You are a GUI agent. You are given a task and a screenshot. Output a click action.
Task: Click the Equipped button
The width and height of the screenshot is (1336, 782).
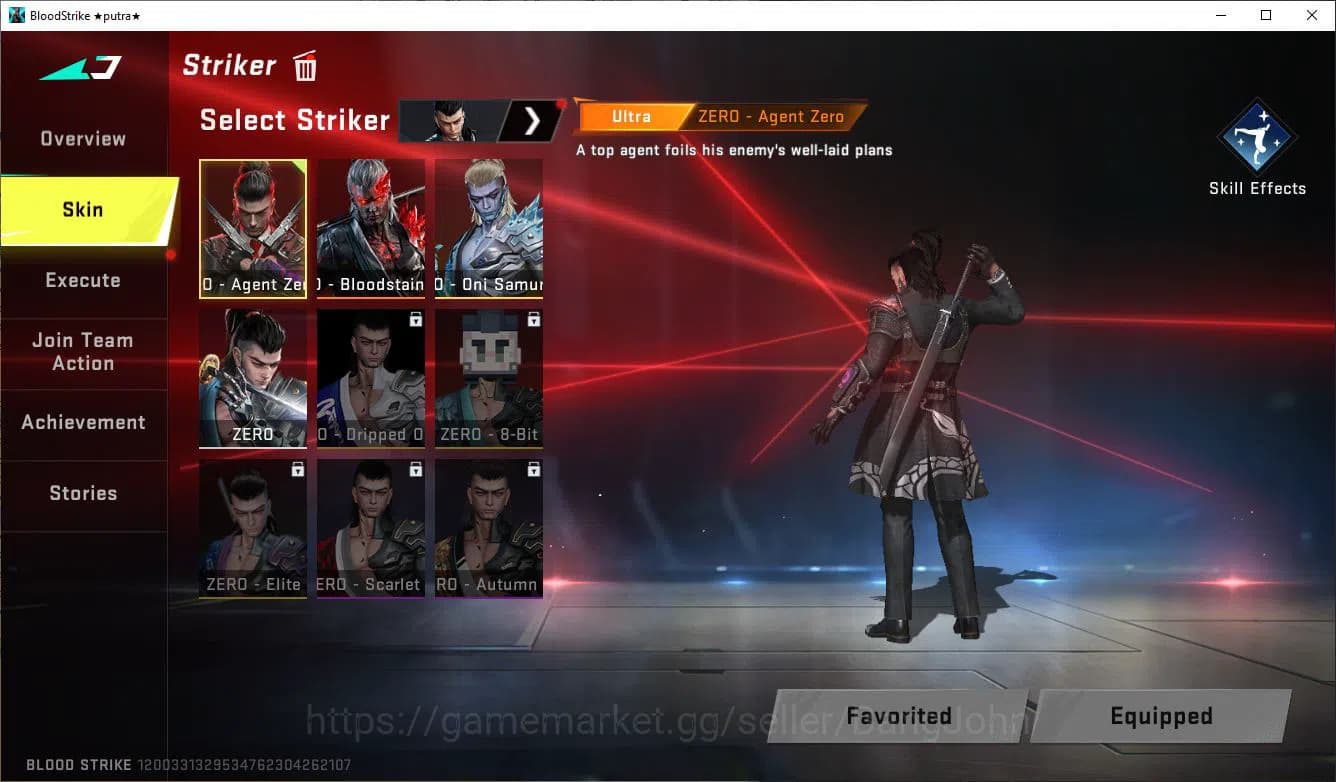click(x=1161, y=716)
